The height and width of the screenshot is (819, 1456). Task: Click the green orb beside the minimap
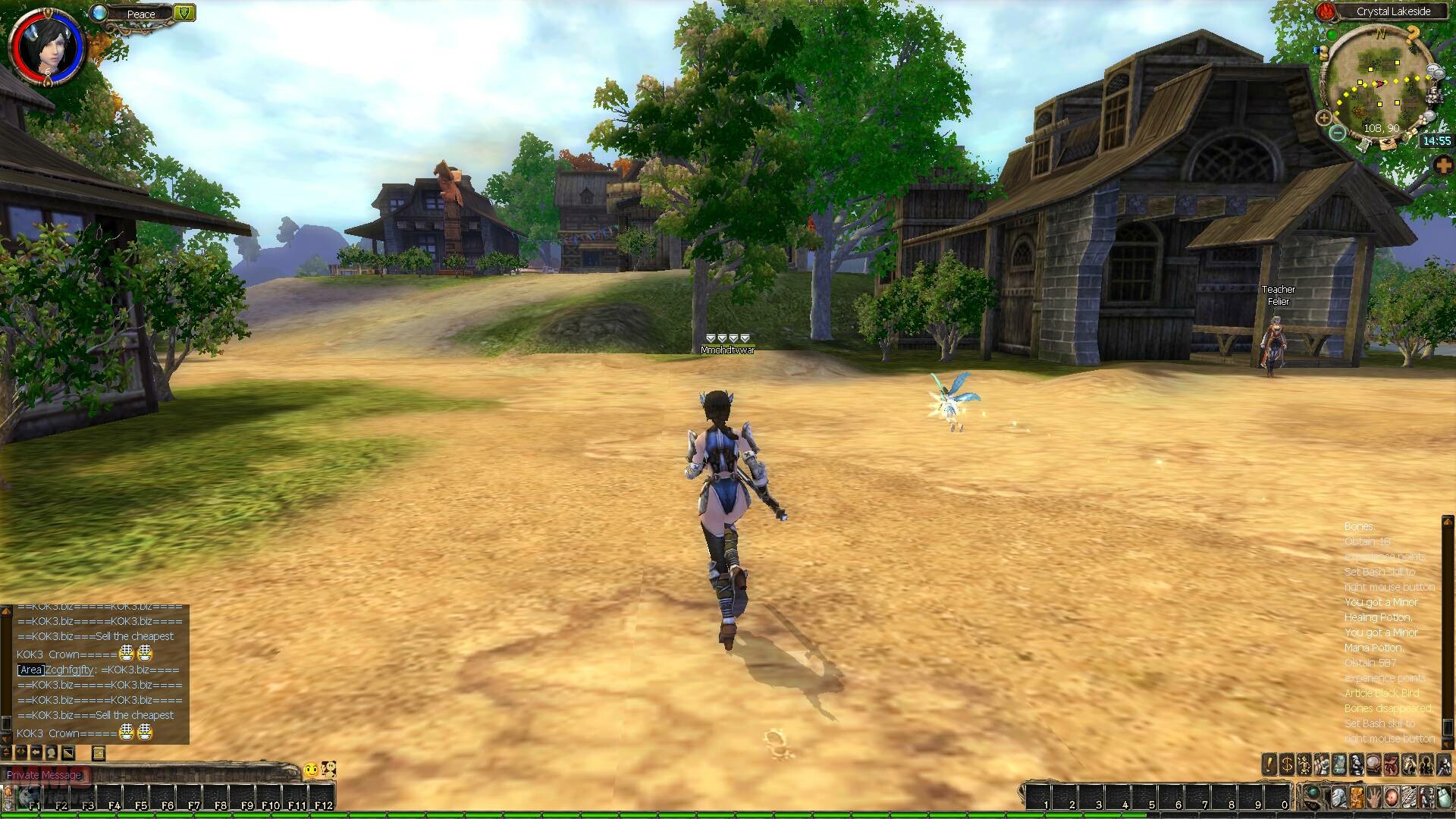[1331, 35]
